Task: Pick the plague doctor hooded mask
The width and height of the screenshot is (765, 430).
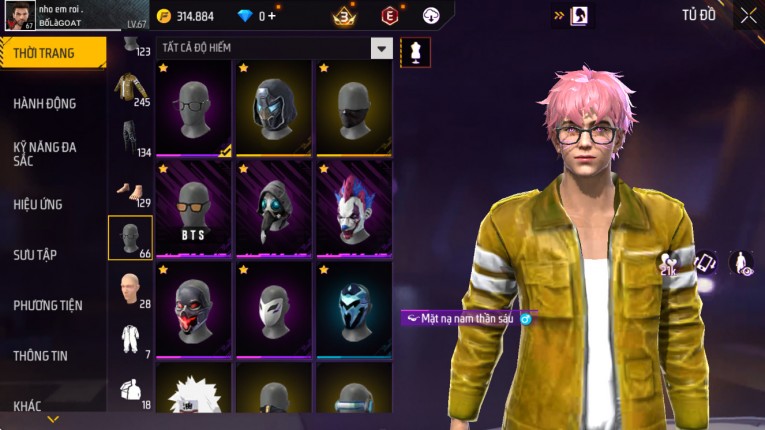Action: pyautogui.click(x=274, y=208)
